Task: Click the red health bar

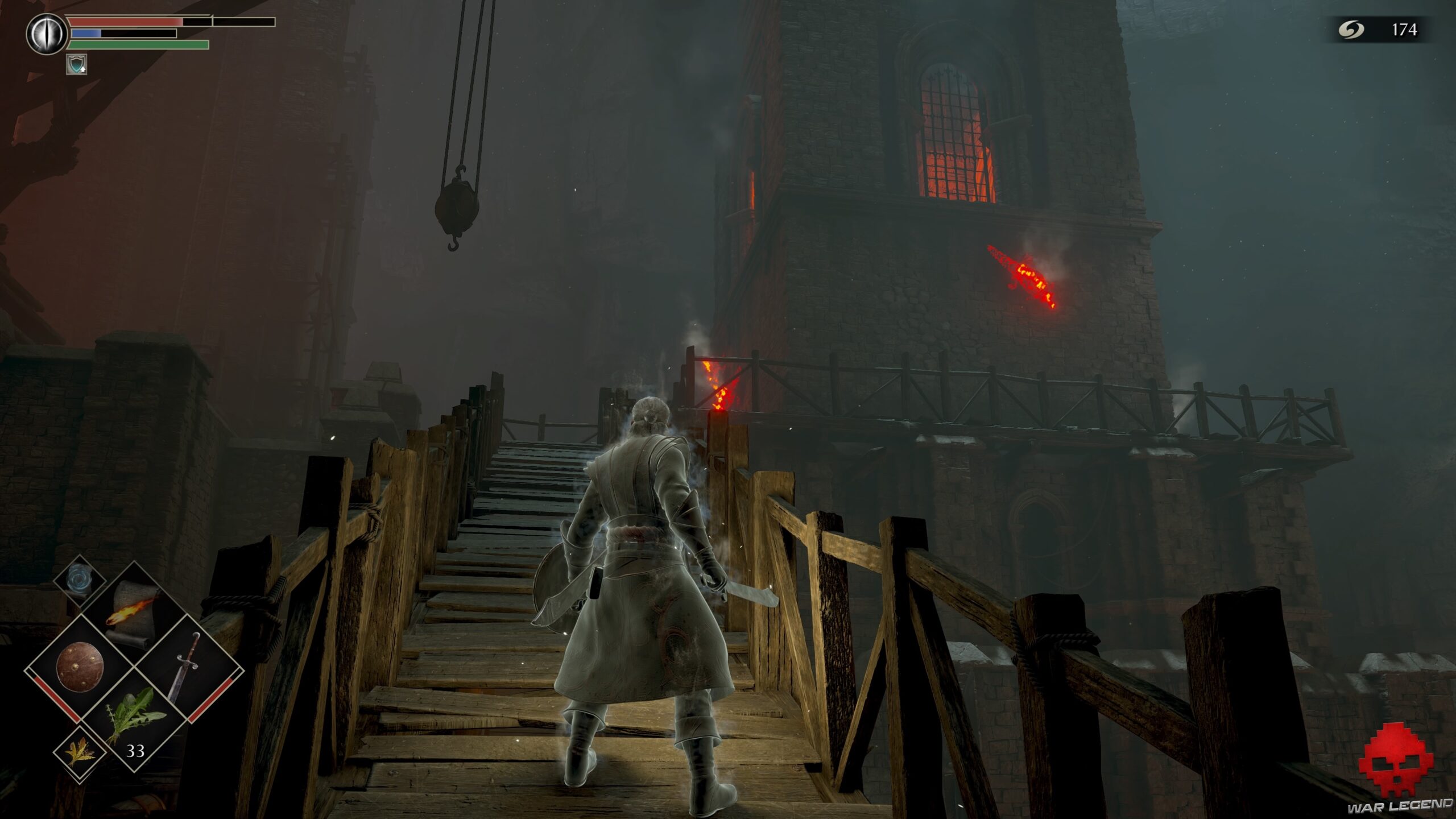Action: [122, 23]
